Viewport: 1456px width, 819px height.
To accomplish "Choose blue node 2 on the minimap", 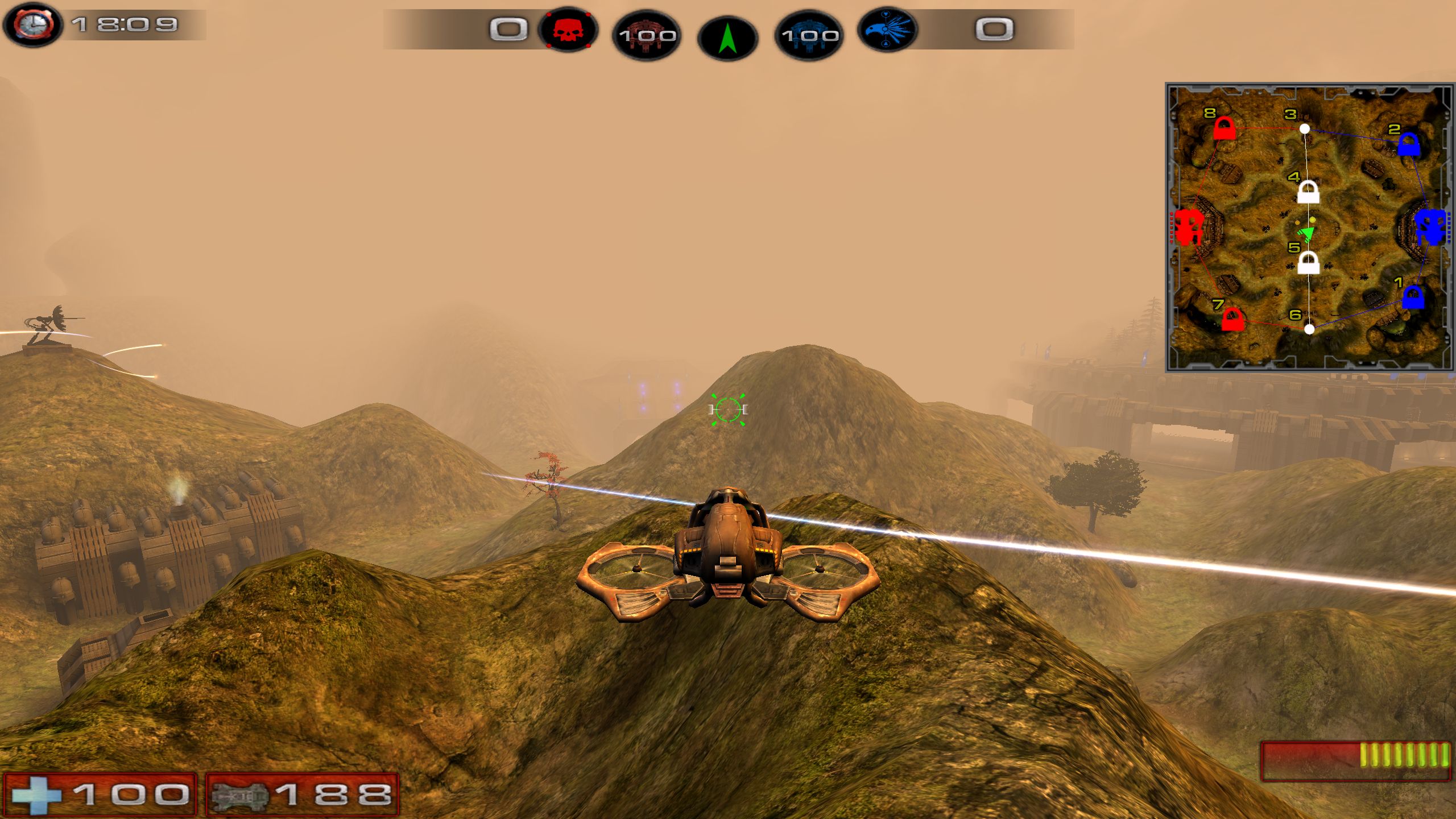I will [1408, 144].
